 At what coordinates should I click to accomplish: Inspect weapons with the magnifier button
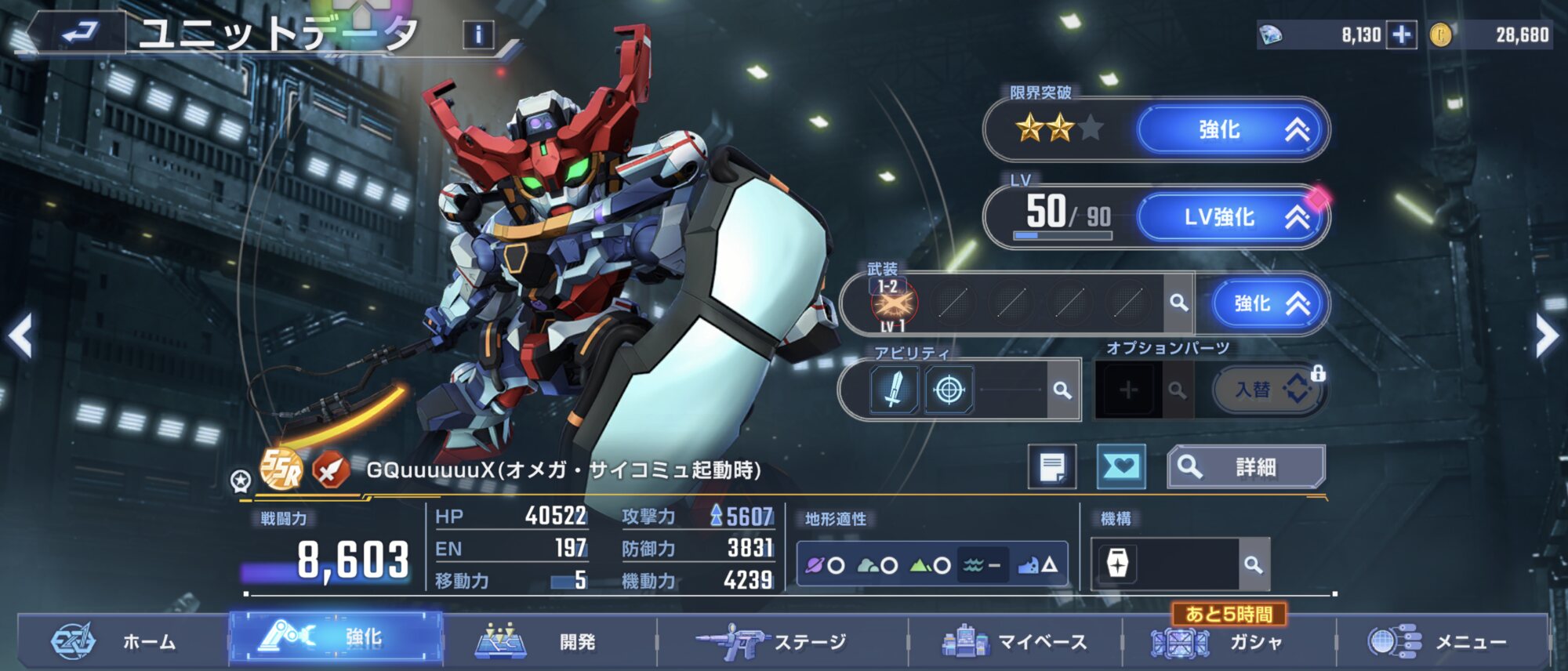tap(1178, 303)
